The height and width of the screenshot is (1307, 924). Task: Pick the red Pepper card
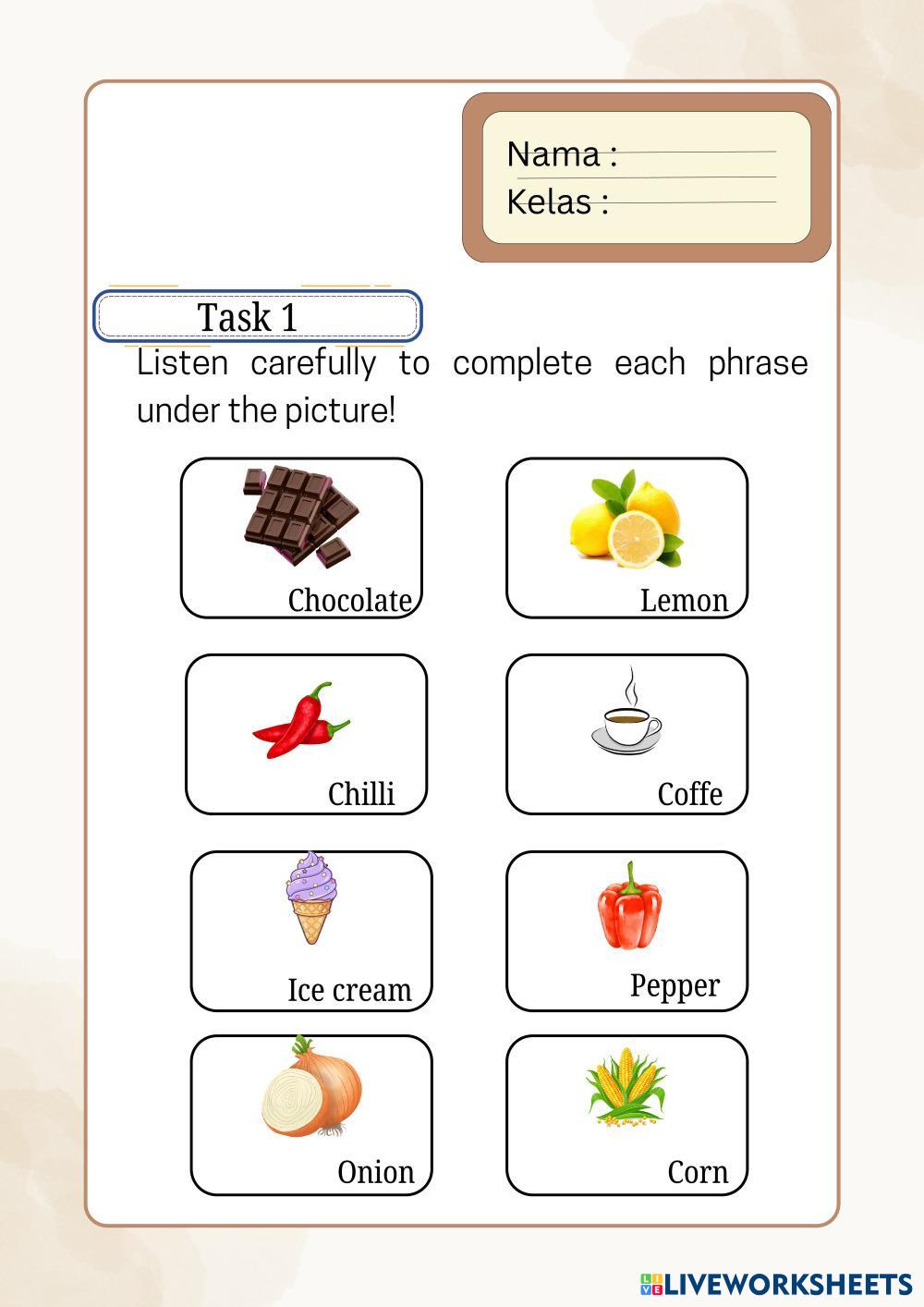point(626,931)
